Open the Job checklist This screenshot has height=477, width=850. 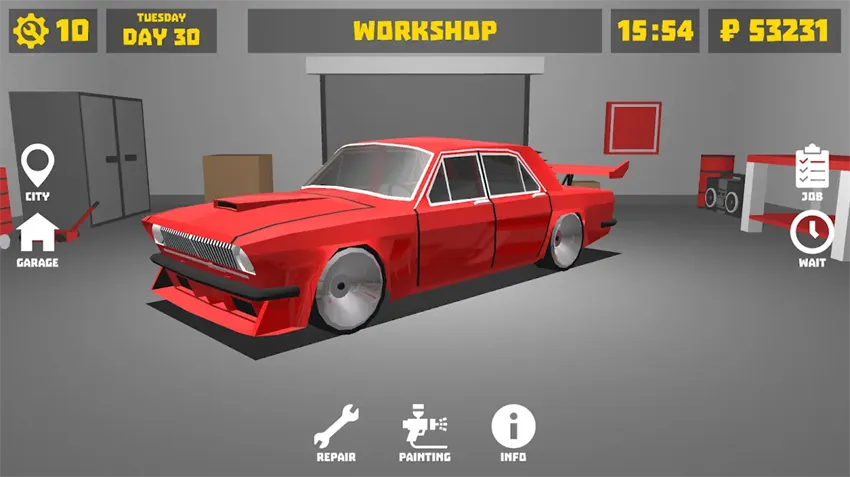[811, 171]
